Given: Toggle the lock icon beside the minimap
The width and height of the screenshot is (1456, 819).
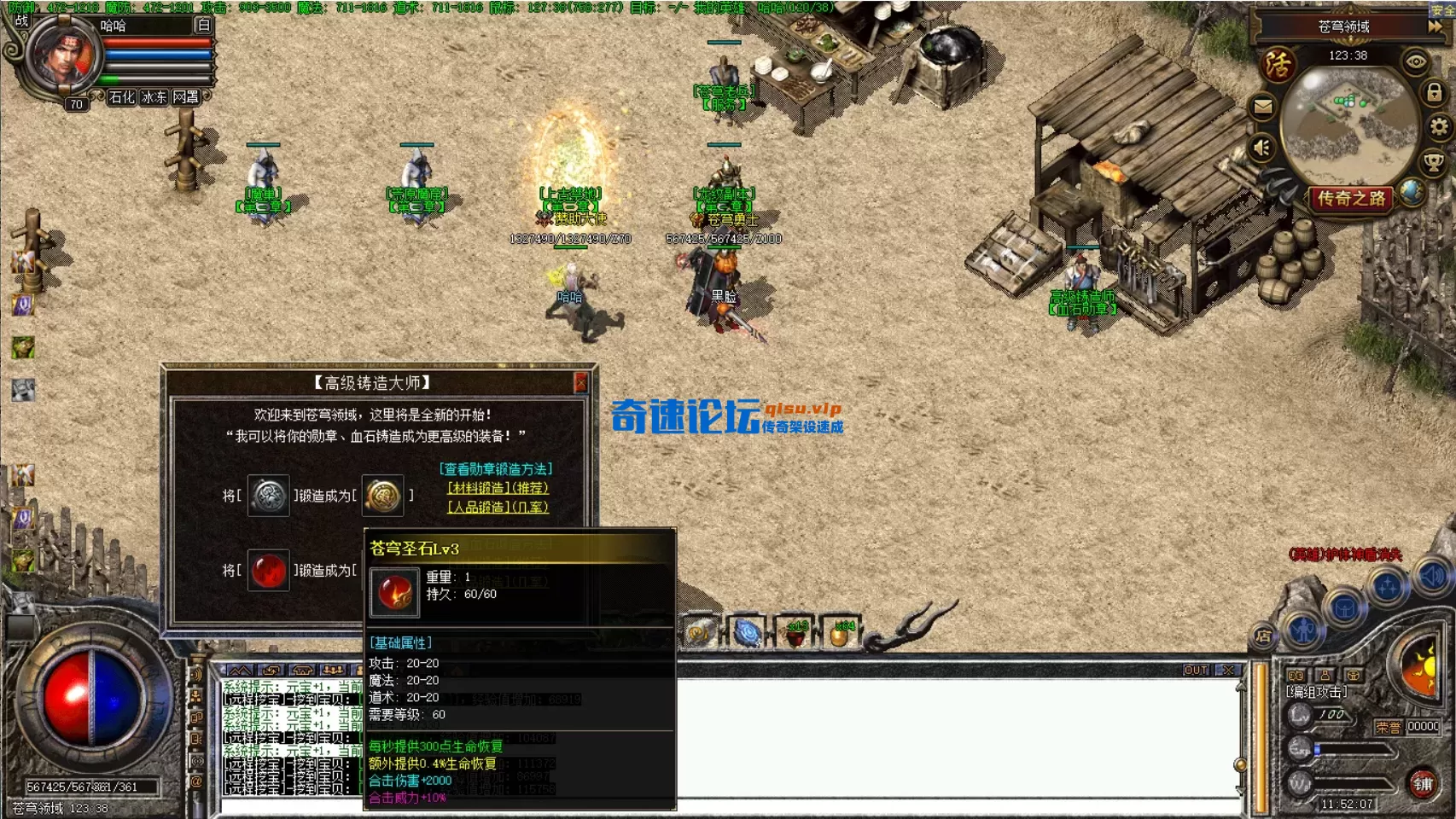Looking at the screenshot, I should pyautogui.click(x=1434, y=91).
